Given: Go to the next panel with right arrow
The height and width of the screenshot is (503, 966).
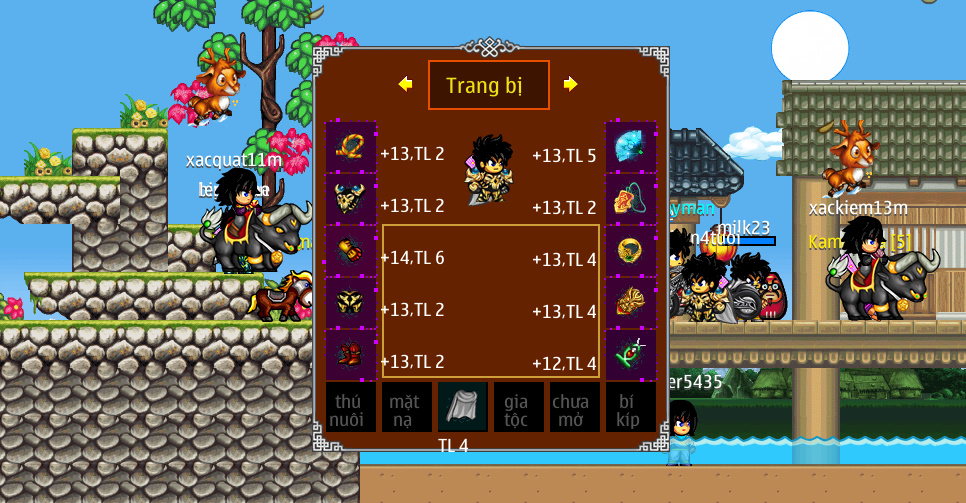Looking at the screenshot, I should tap(570, 85).
